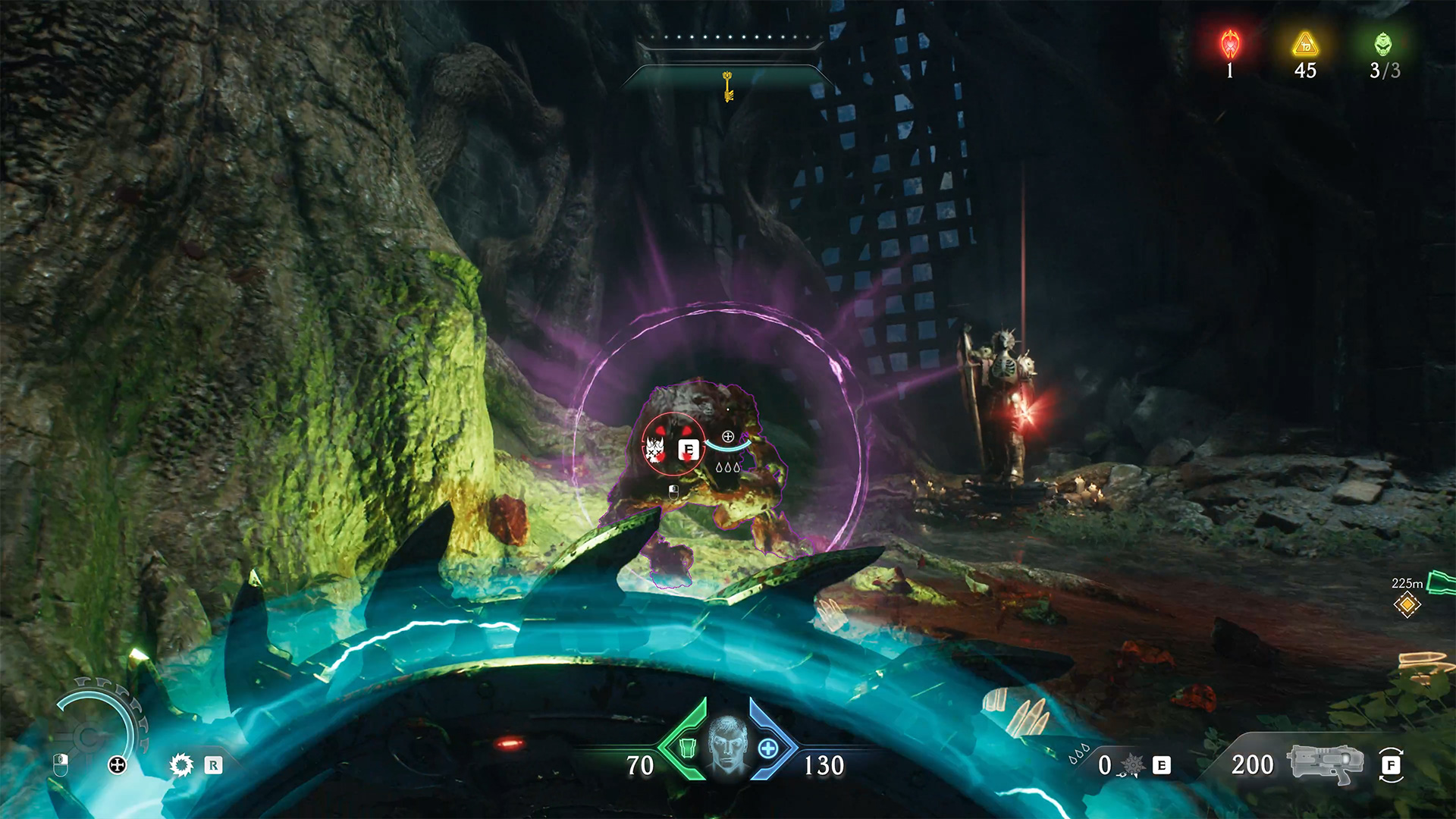Screen dimensions: 1456x819
Task: Click the orange diamond objective marker
Action: 1407,605
